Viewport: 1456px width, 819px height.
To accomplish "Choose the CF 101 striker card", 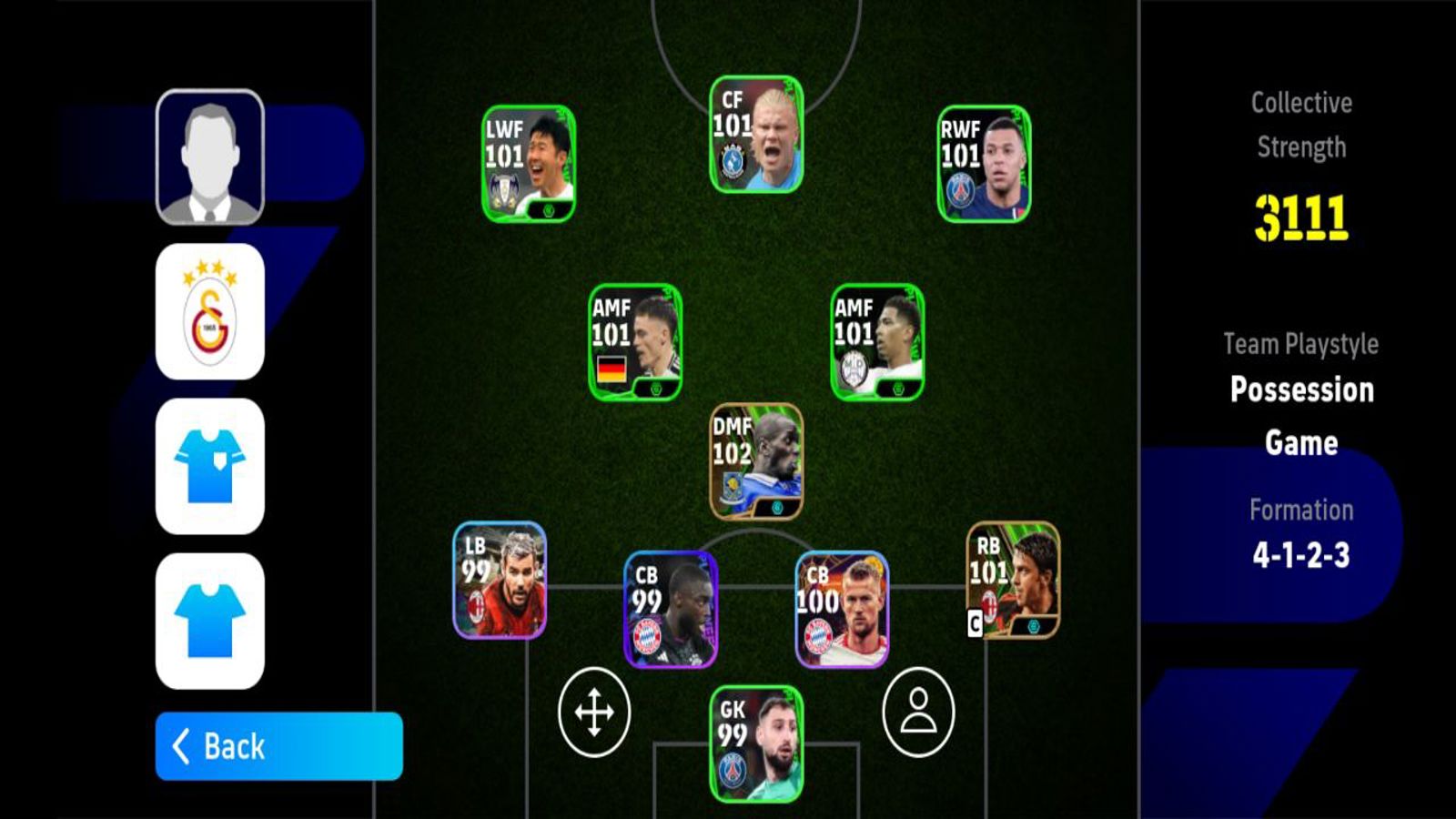I will tap(756, 135).
